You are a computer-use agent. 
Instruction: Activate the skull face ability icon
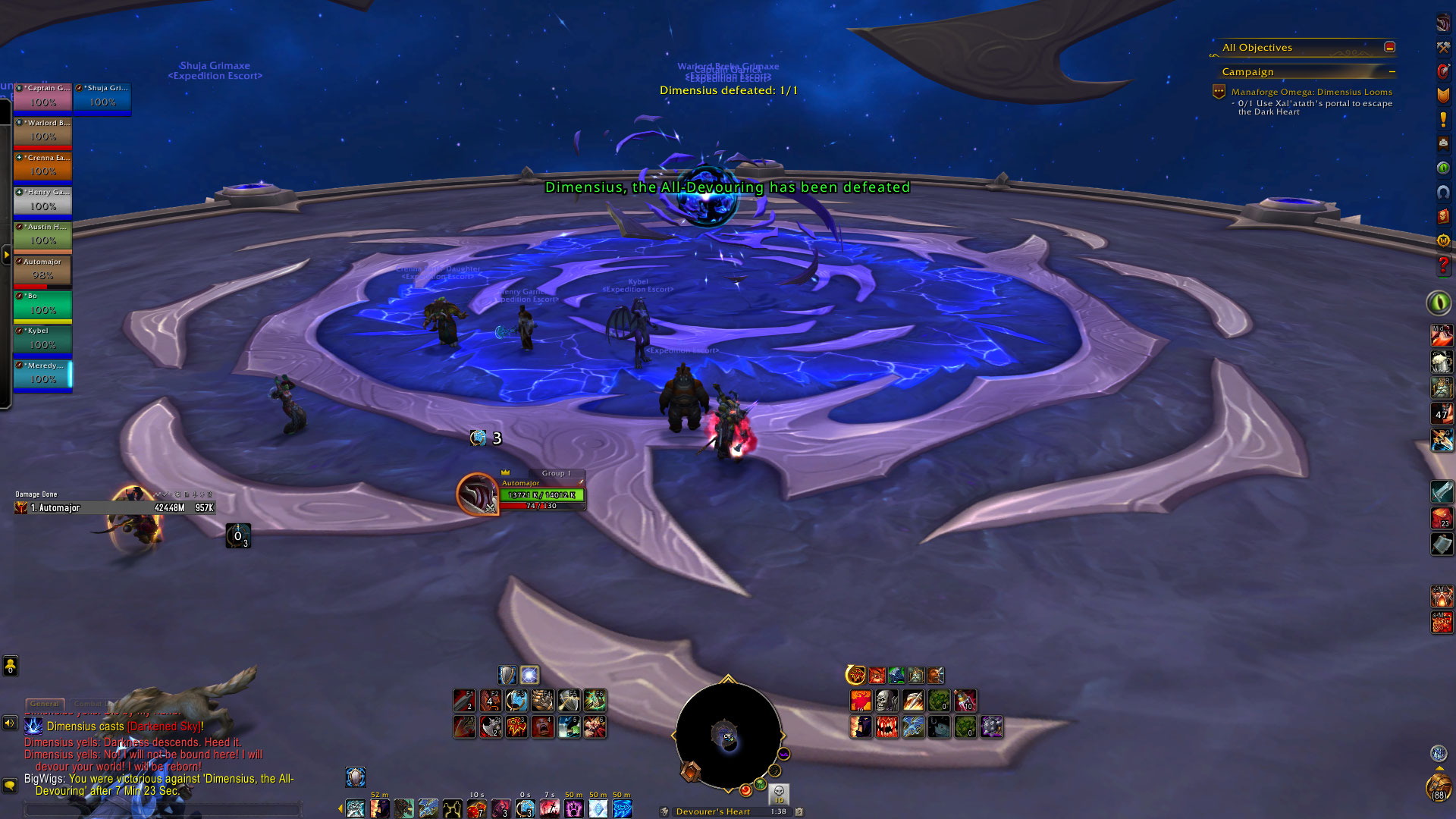click(886, 701)
